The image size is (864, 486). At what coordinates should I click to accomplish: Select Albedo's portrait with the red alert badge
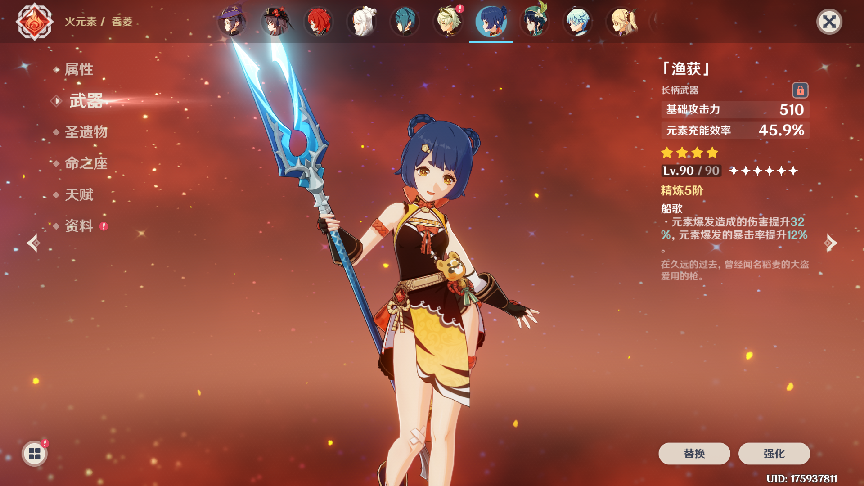coord(447,21)
